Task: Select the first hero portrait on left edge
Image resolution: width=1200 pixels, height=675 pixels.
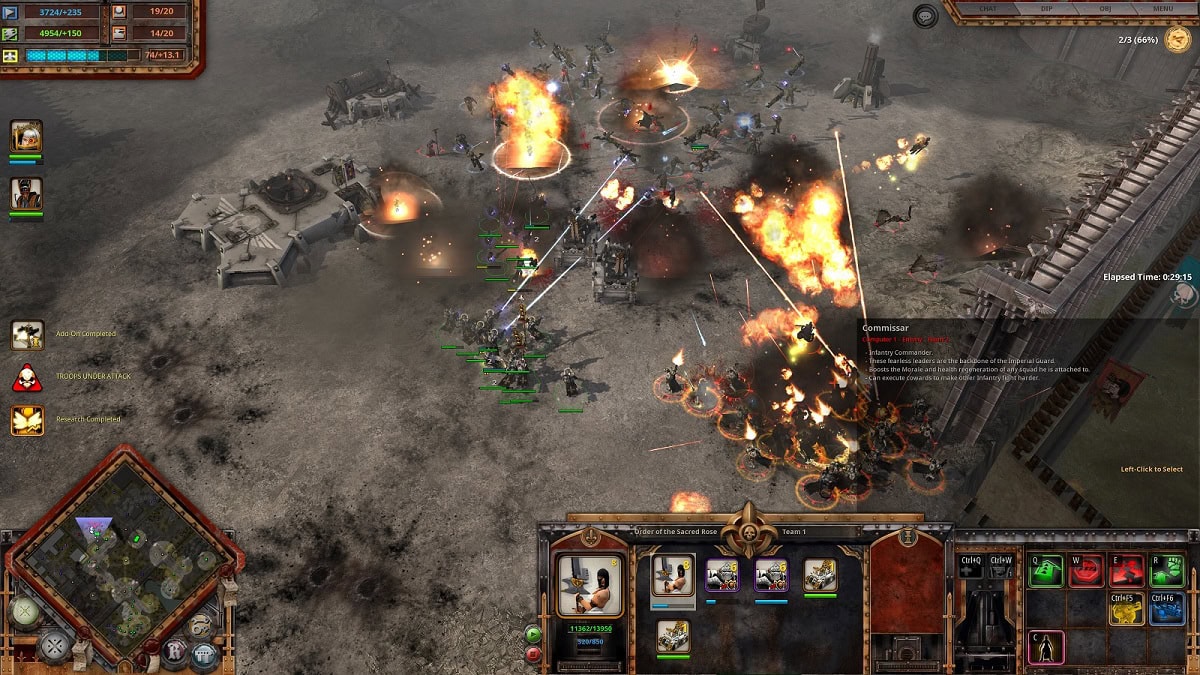Action: click(x=26, y=137)
